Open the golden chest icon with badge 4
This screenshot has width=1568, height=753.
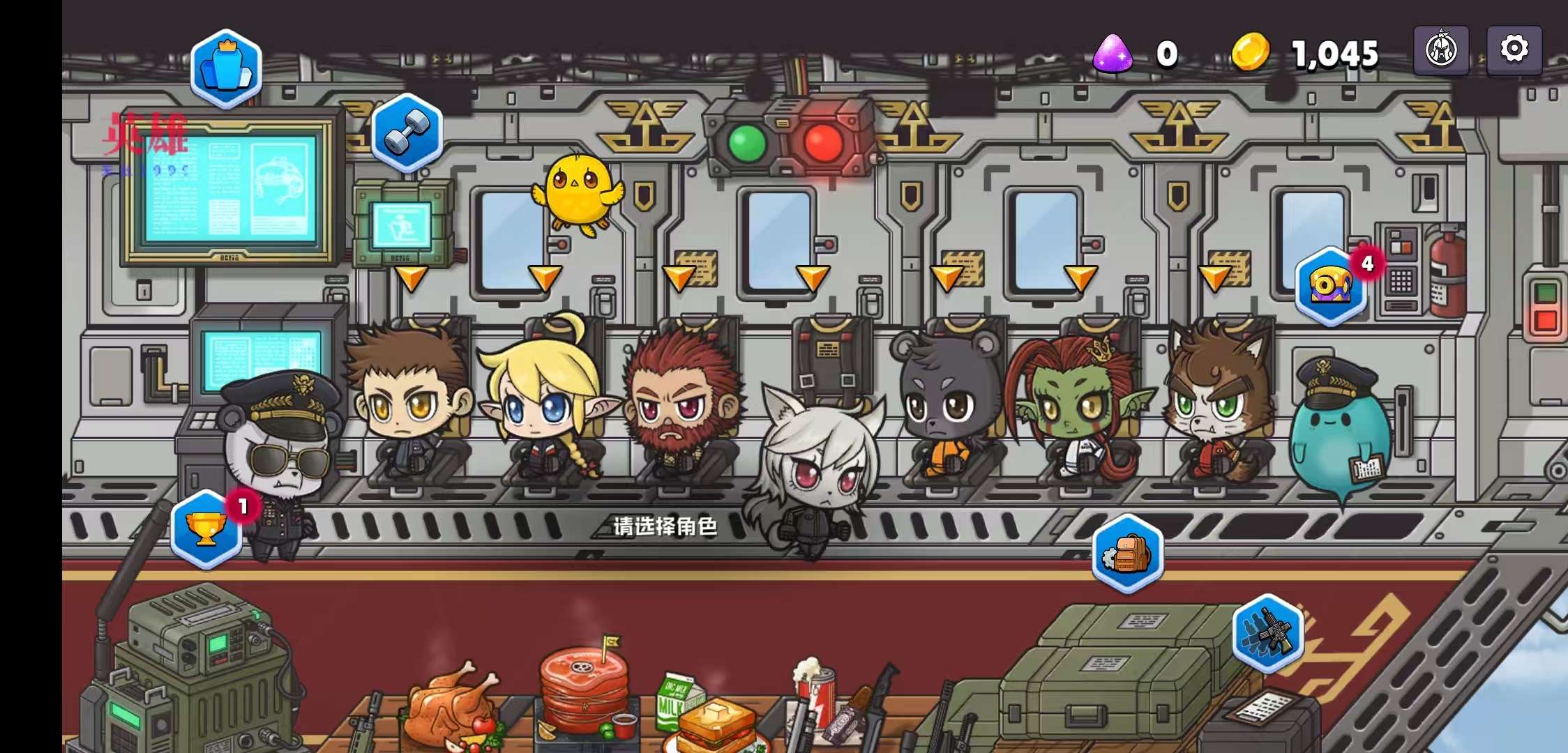coord(1331,286)
